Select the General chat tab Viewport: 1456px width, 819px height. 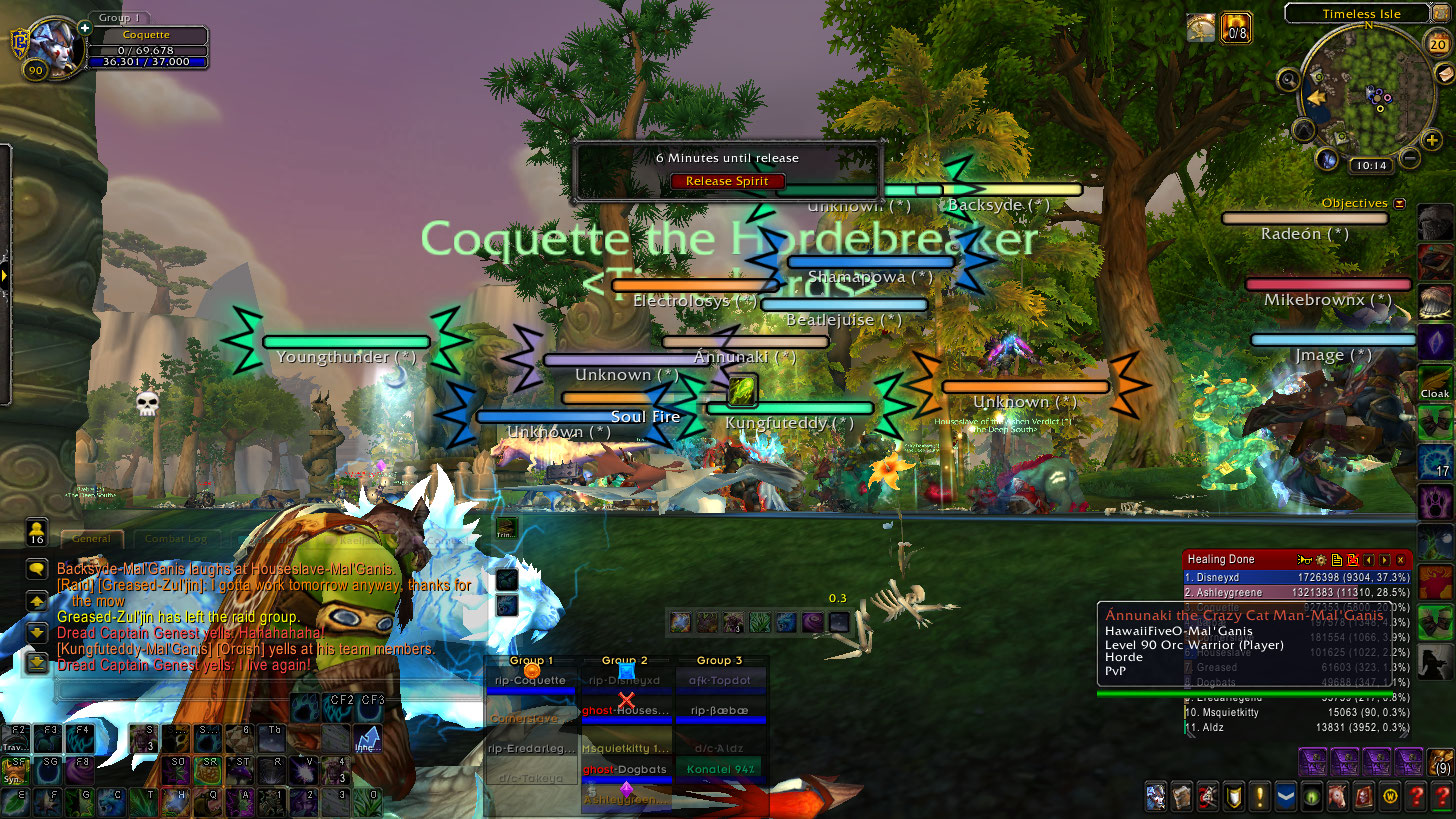pyautogui.click(x=91, y=539)
